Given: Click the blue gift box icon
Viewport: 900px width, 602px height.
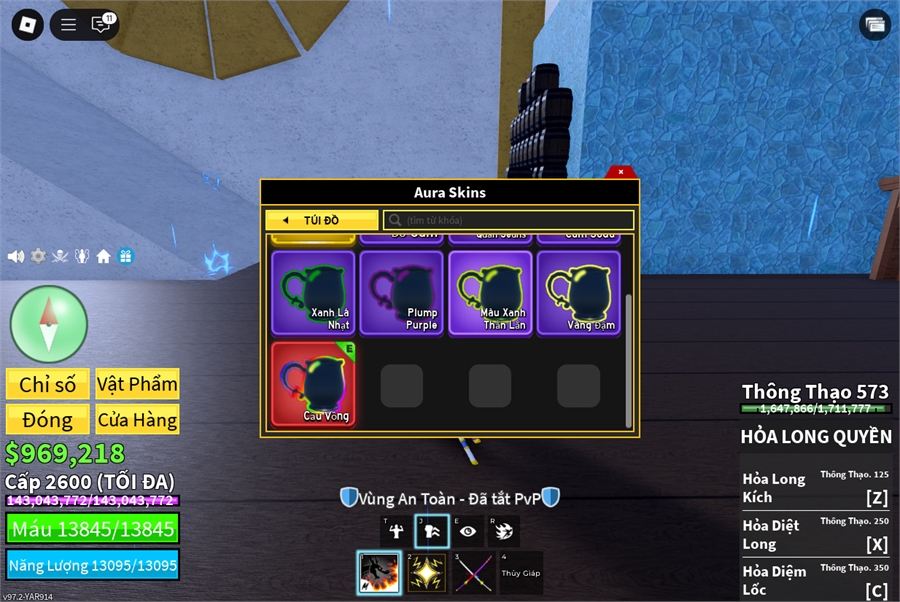Looking at the screenshot, I should click(x=125, y=256).
